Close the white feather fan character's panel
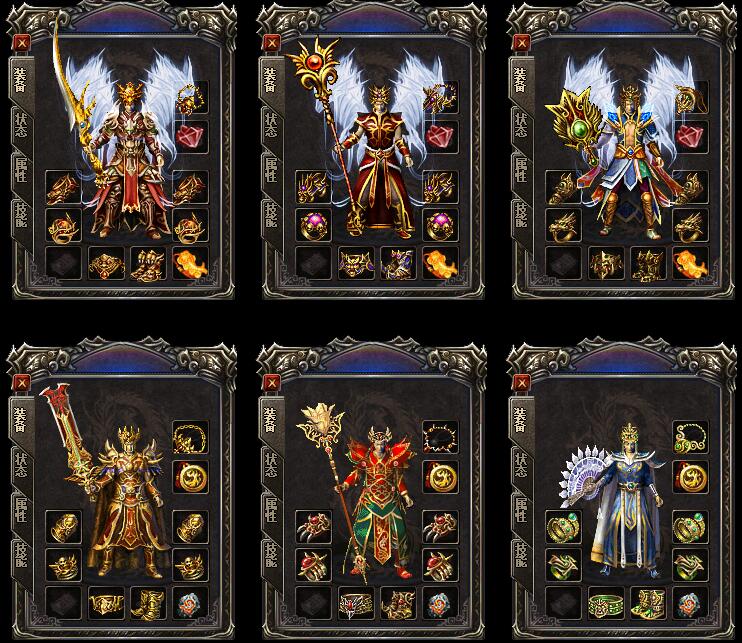 (519, 382)
